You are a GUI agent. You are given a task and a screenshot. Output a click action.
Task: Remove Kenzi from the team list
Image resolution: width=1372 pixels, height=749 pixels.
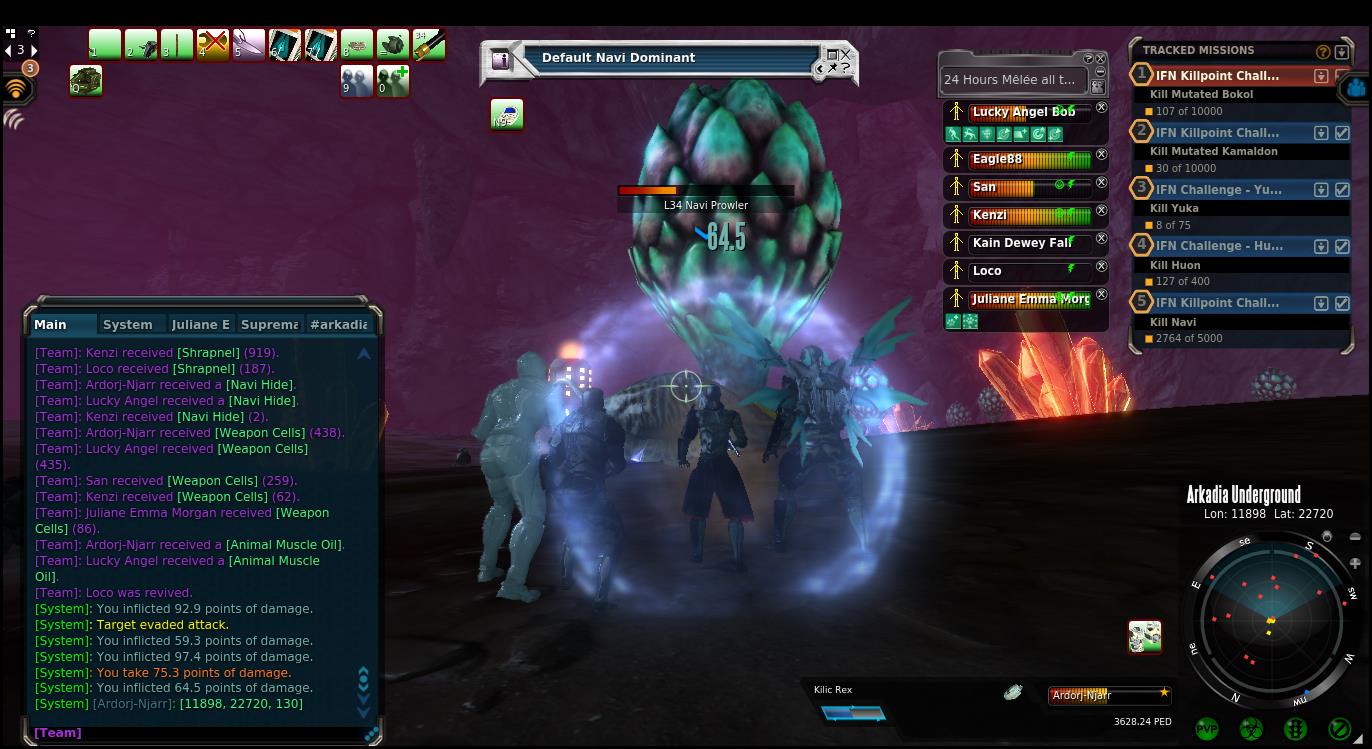tap(1101, 211)
